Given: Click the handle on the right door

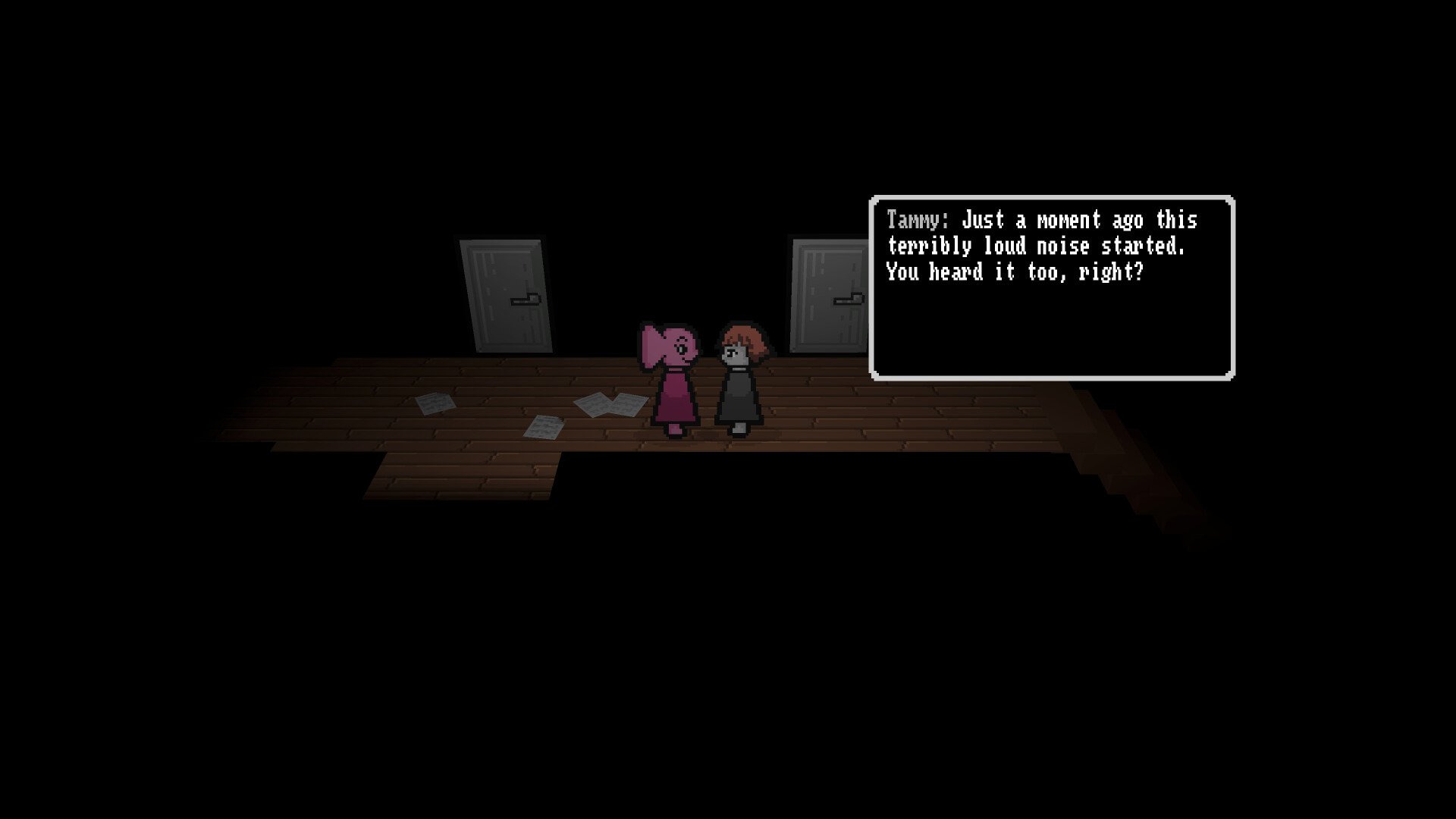Looking at the screenshot, I should click(x=848, y=299).
